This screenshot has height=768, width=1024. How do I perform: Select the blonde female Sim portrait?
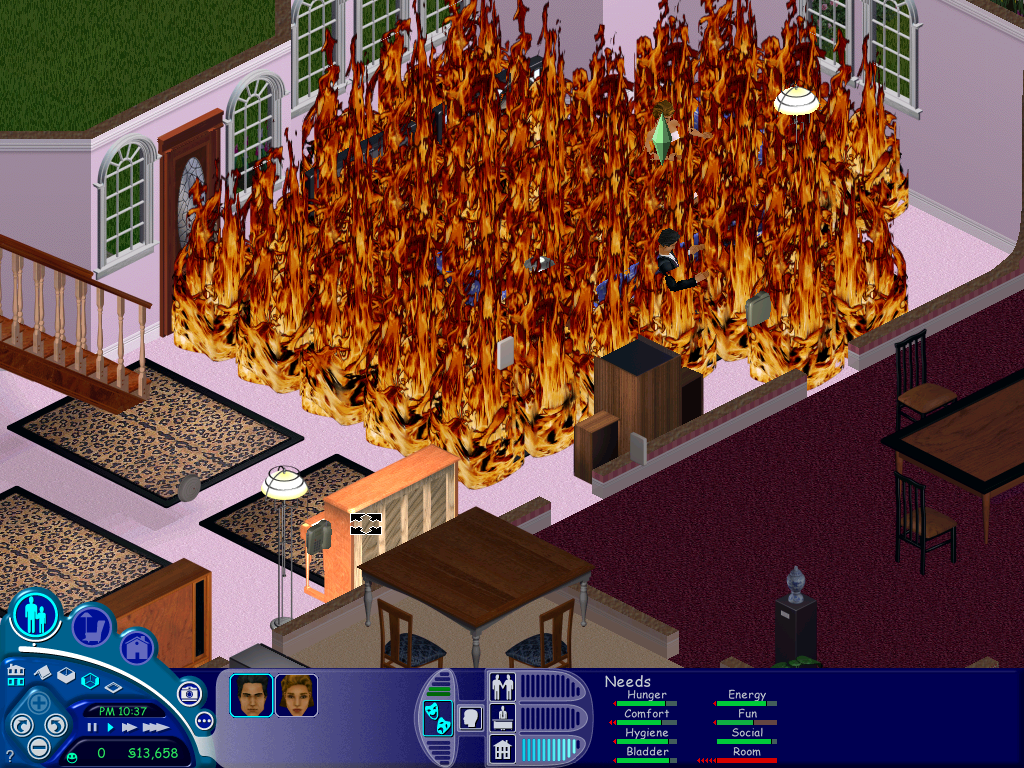point(296,695)
